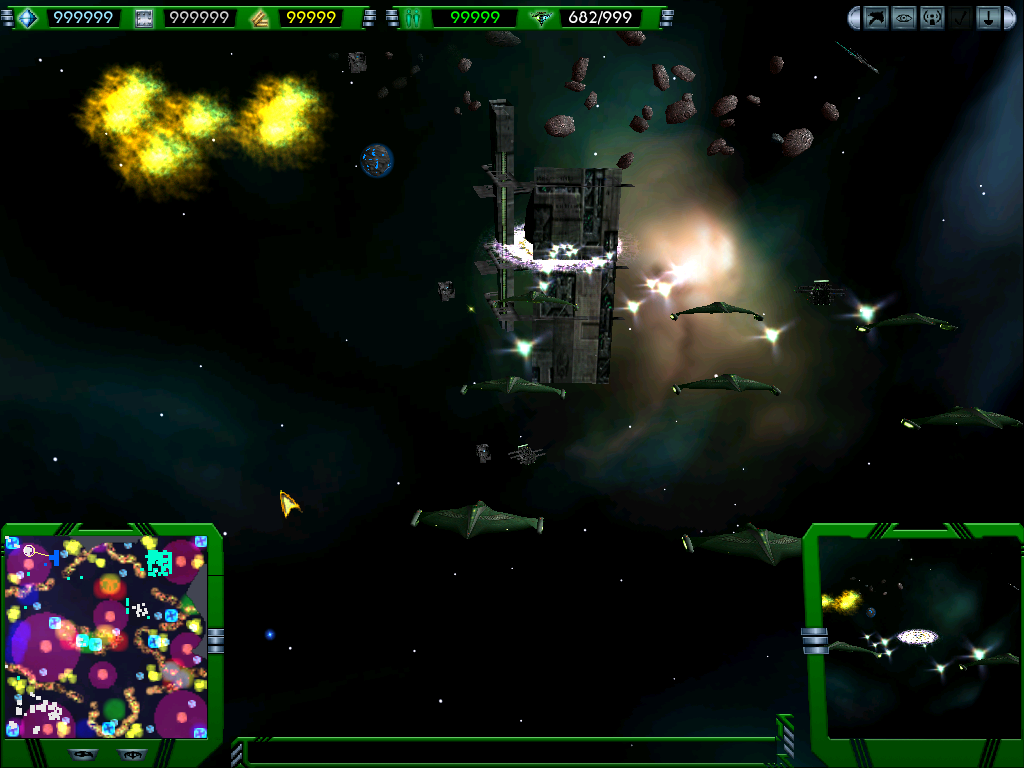
Task: Click the right ship button below minimap
Action: pos(130,754)
